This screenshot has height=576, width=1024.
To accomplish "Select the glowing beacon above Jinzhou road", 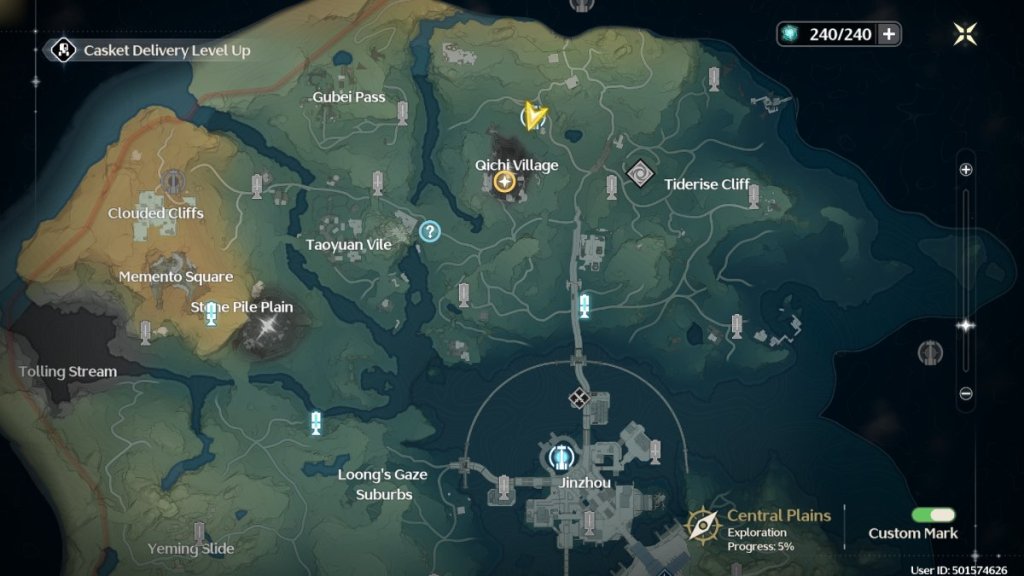I will click(x=584, y=306).
